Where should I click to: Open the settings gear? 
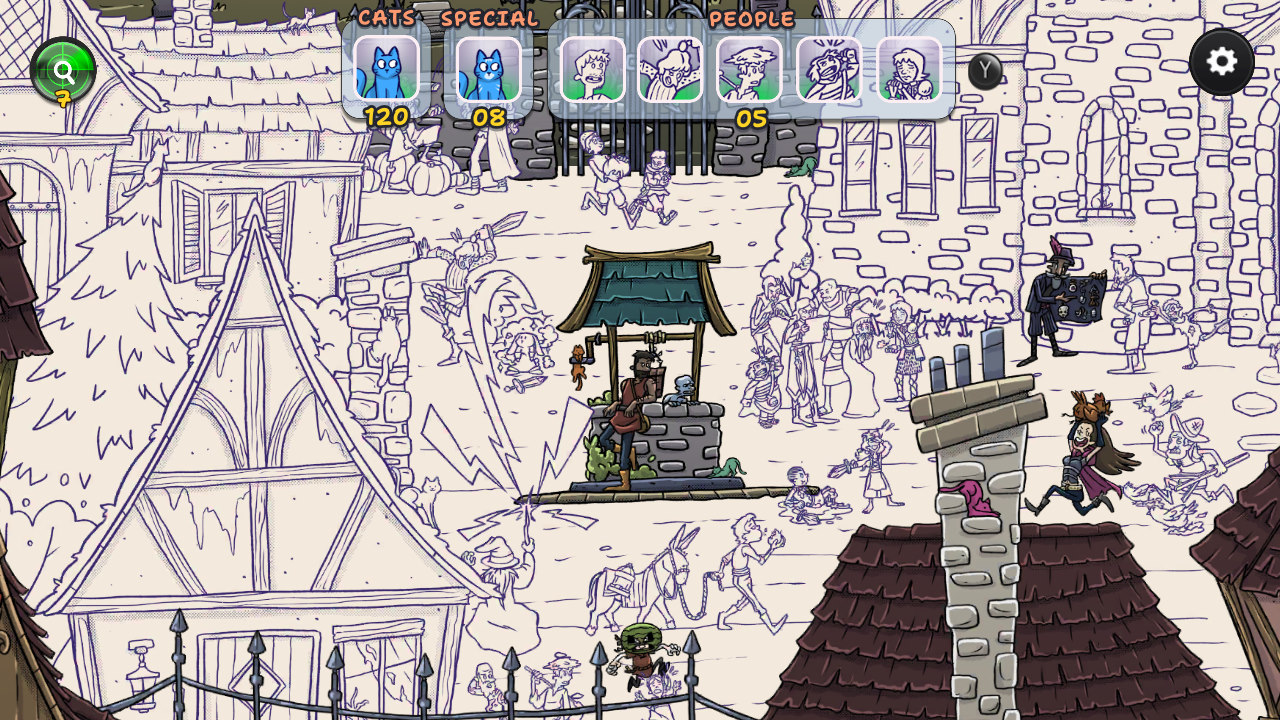[1222, 62]
